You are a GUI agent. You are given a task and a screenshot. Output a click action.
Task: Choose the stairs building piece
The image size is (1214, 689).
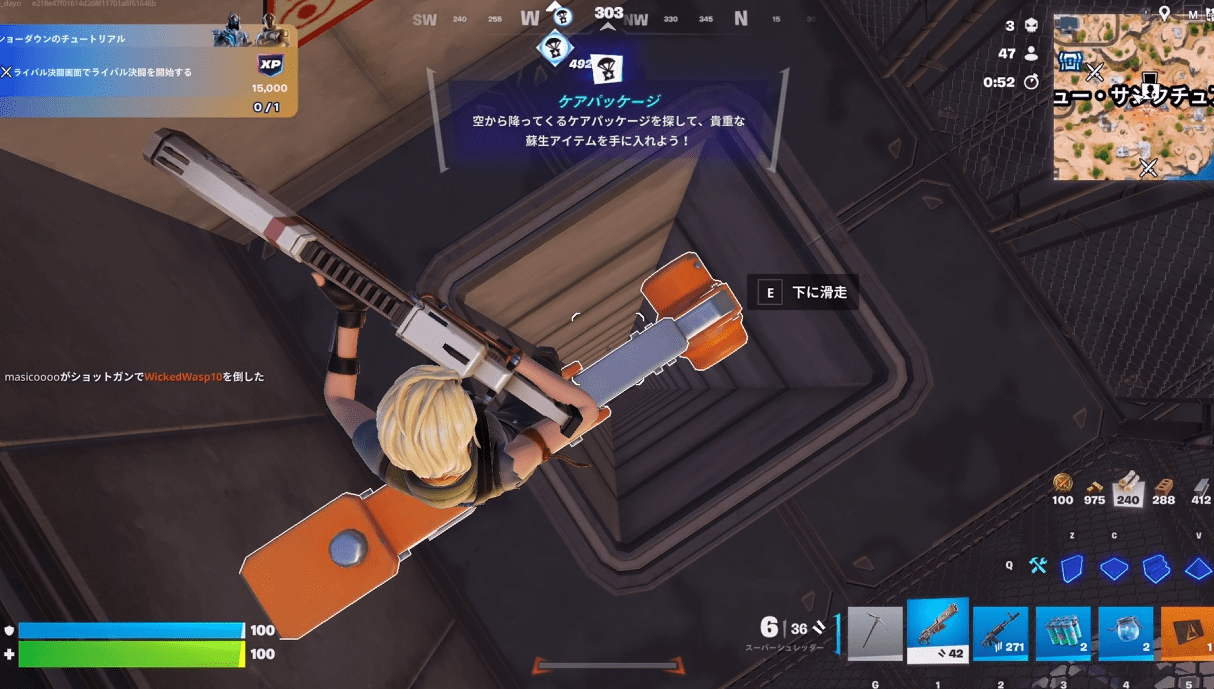(x=1155, y=568)
